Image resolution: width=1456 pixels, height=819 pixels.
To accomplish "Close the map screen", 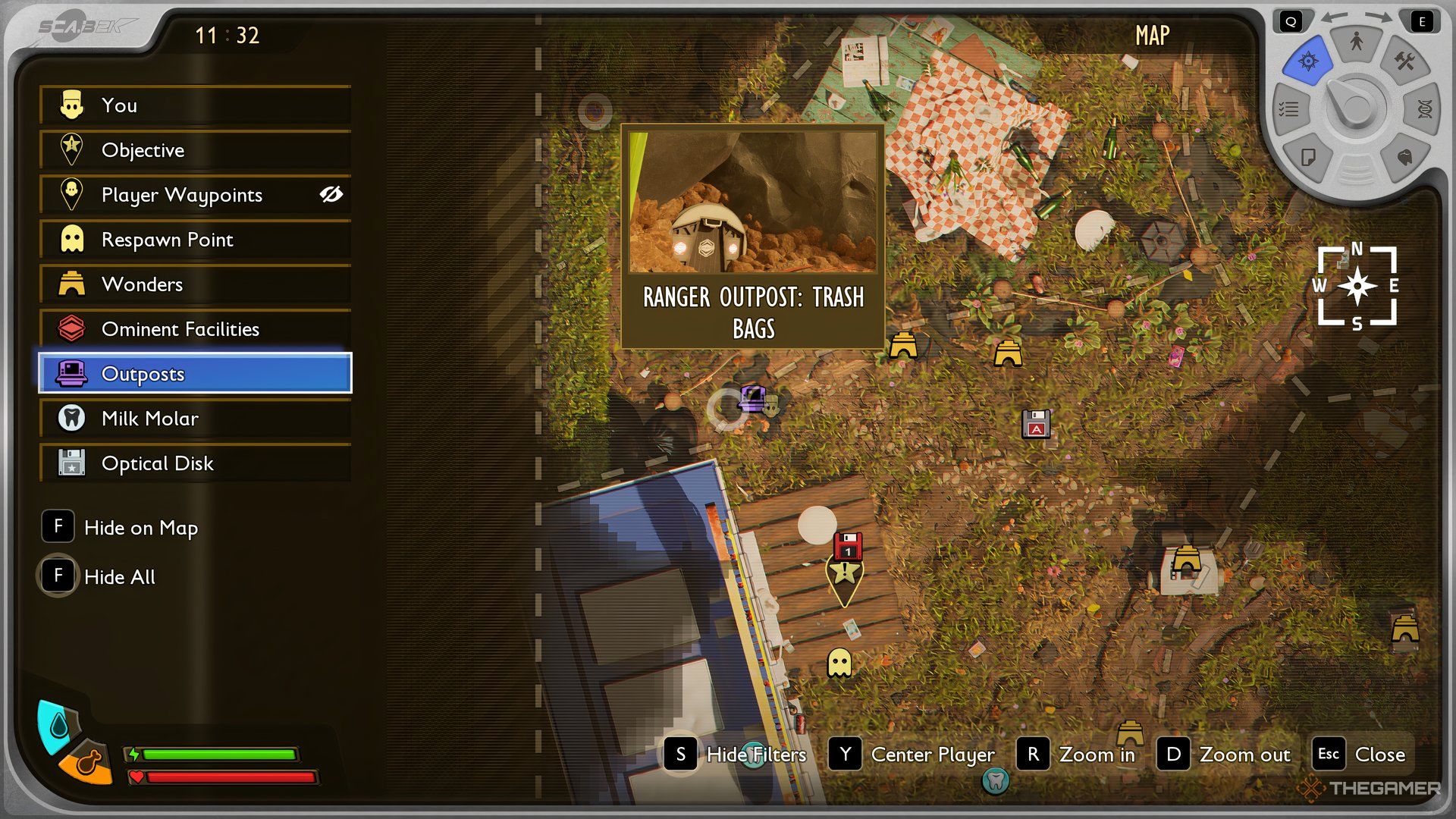I will pos(1362,755).
